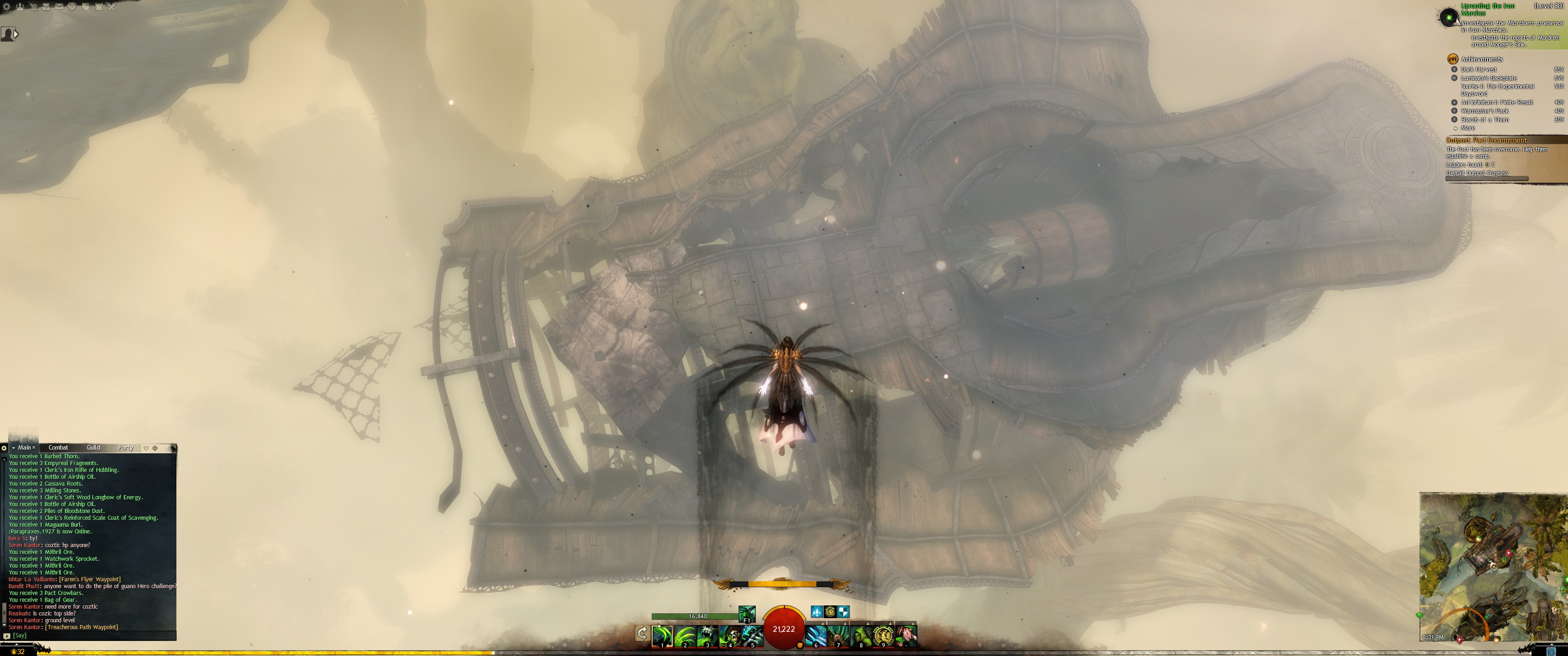Switch to the Combat chat tab

coord(58,447)
